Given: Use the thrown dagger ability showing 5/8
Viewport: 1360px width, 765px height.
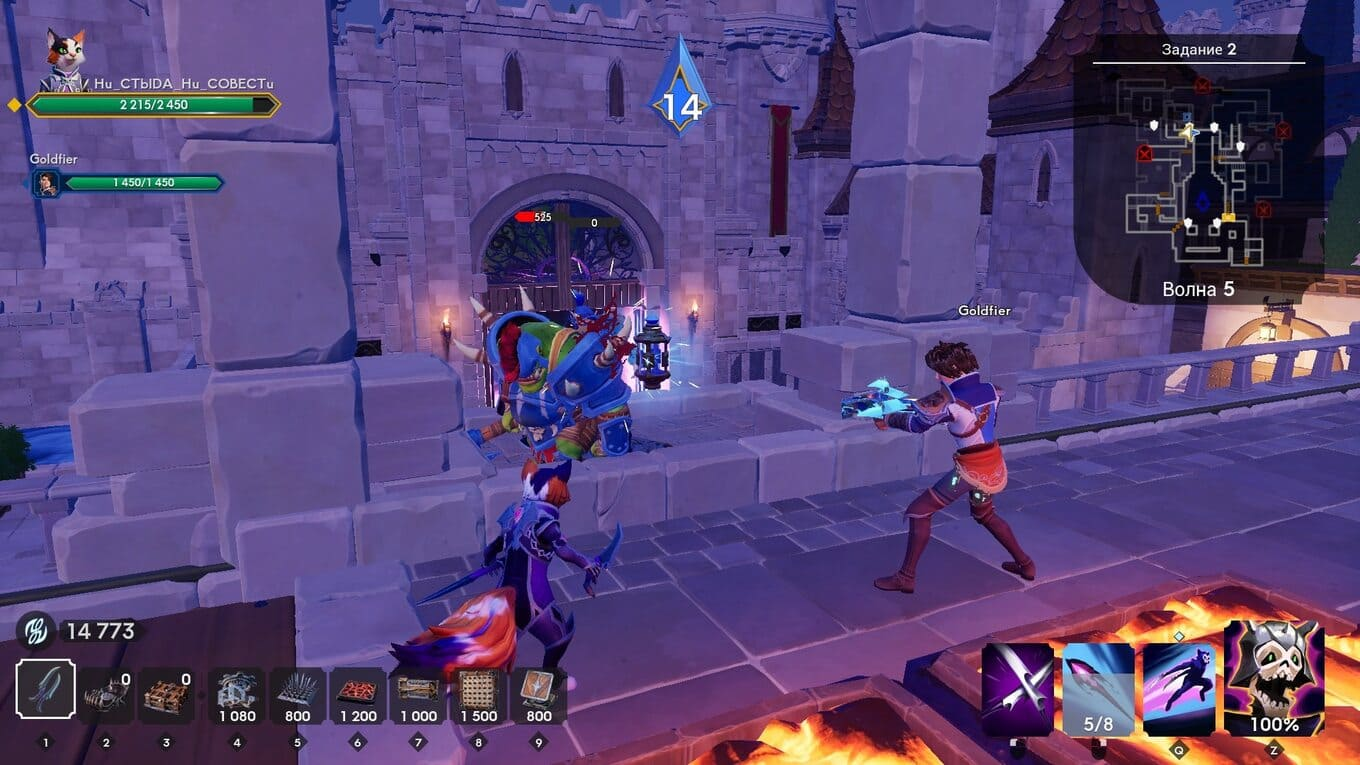Looking at the screenshot, I should pos(1098,690).
